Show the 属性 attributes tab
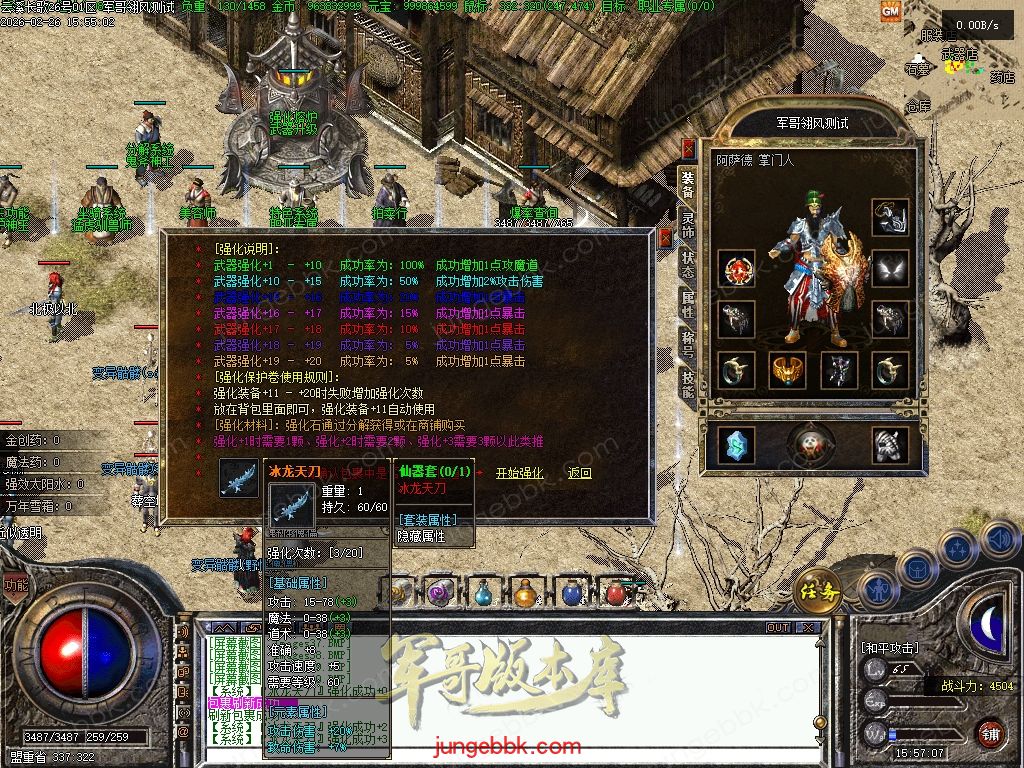Screen dimensions: 1024x768 click(x=688, y=304)
